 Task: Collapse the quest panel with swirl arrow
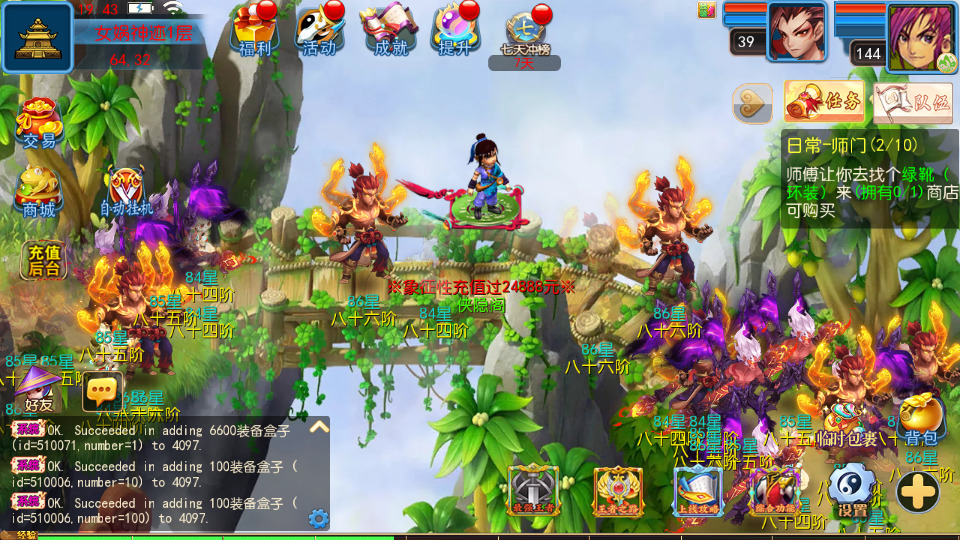(x=752, y=102)
